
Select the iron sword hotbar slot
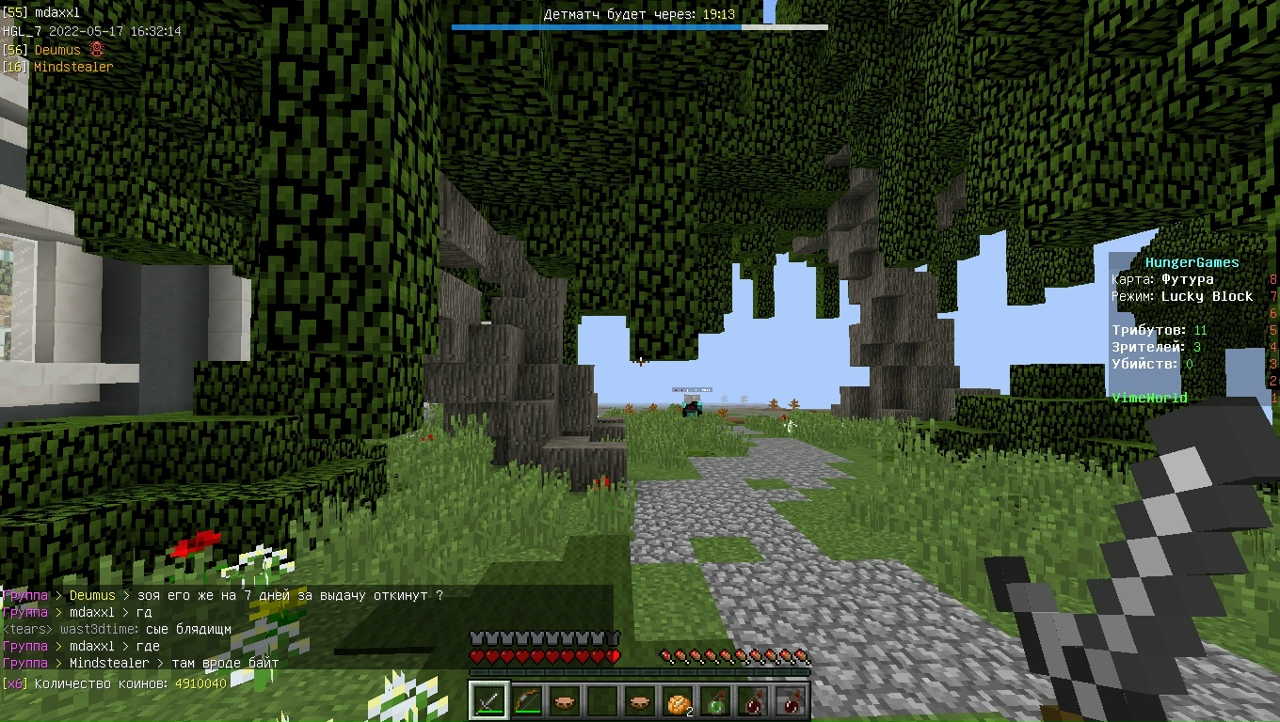(489, 701)
